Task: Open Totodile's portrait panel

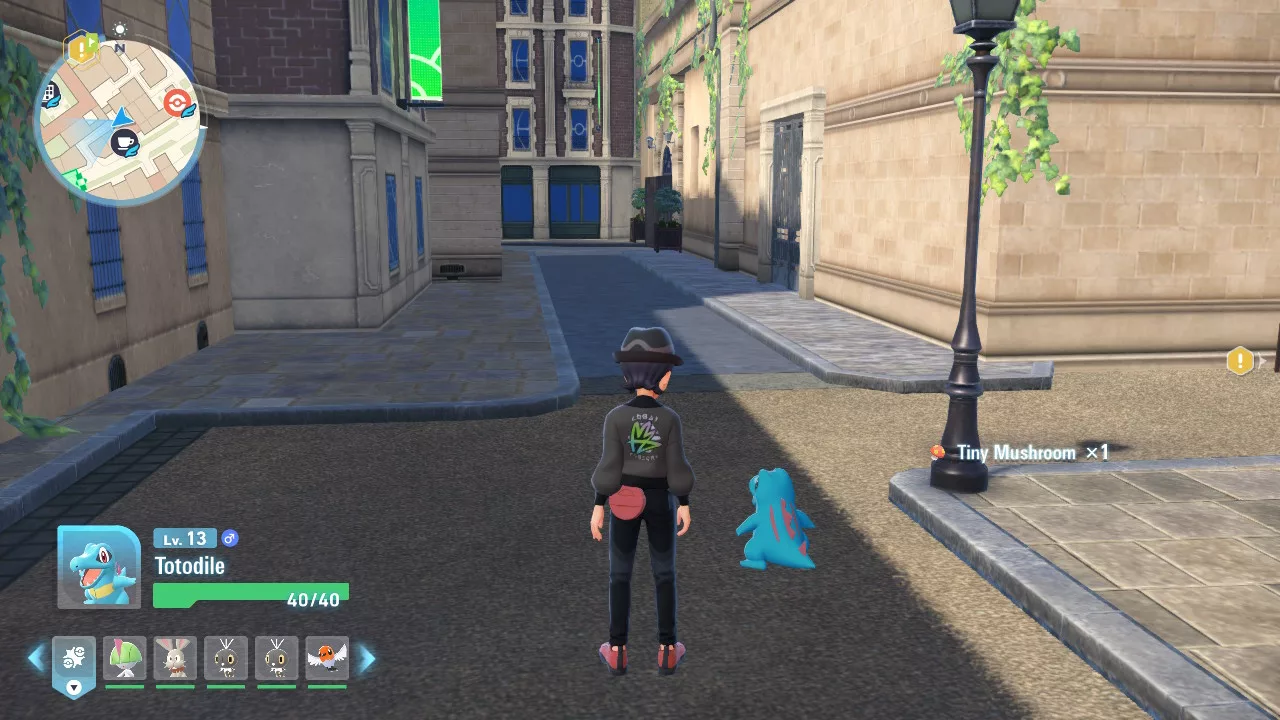Action: coord(99,567)
